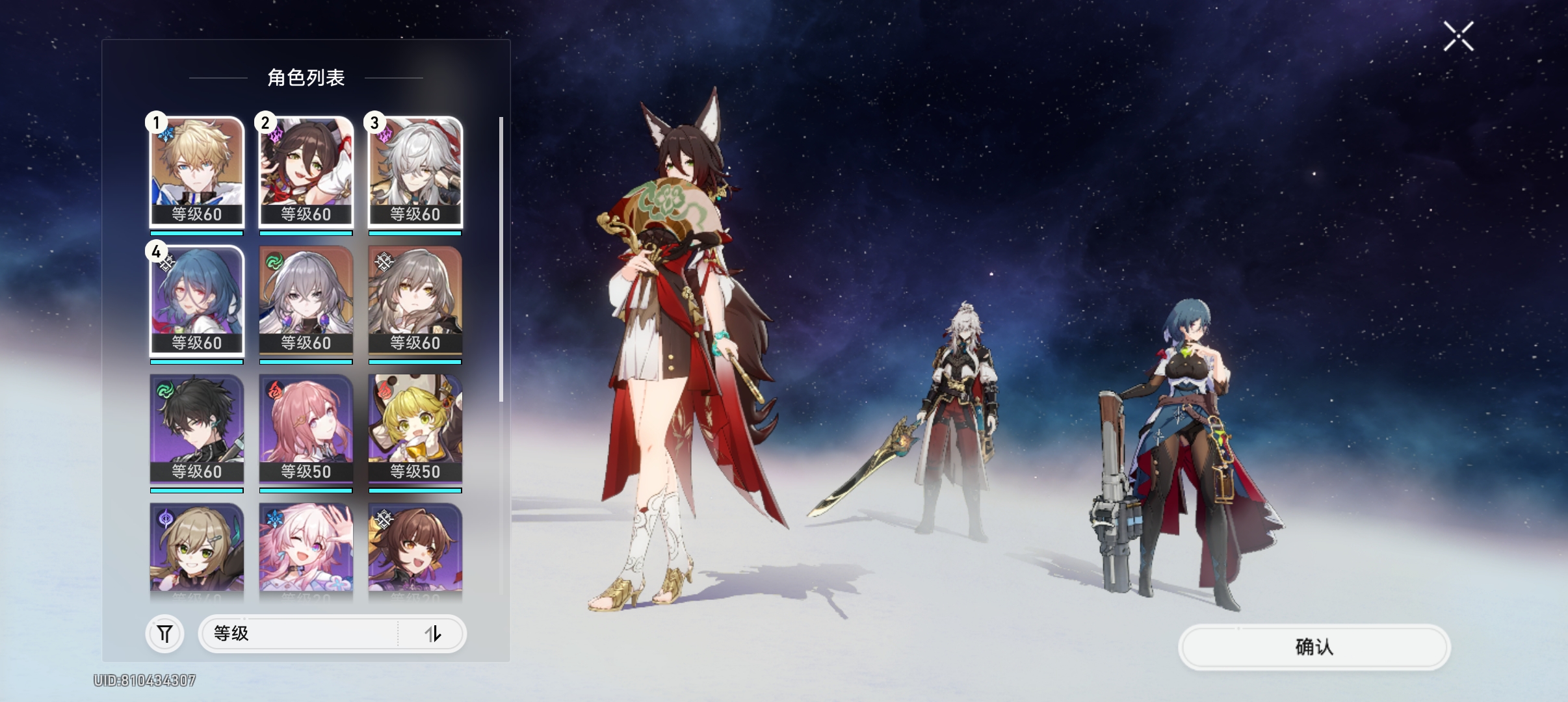This screenshot has height=702, width=1568.
Task: Close the character selection screen
Action: coord(1458,36)
